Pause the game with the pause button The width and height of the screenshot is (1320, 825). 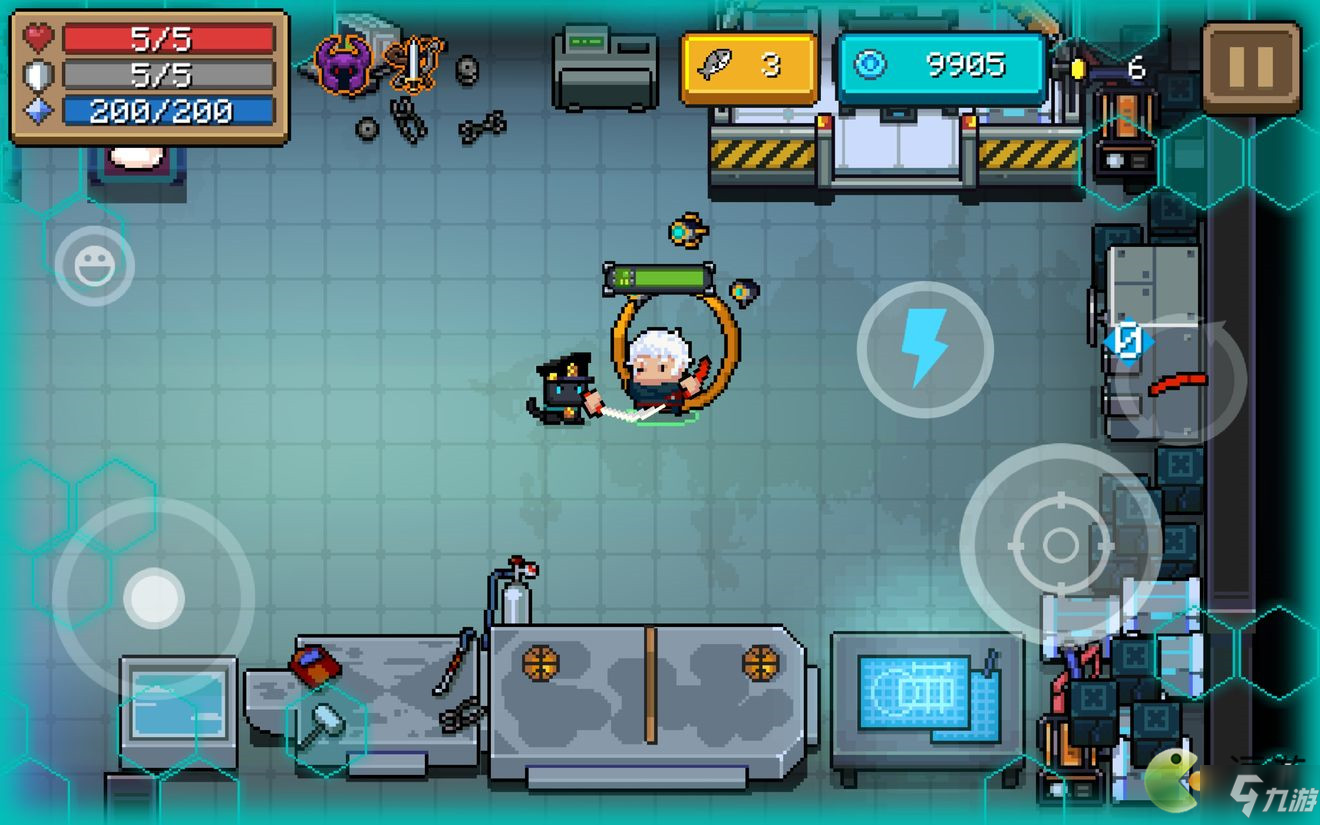point(1251,67)
